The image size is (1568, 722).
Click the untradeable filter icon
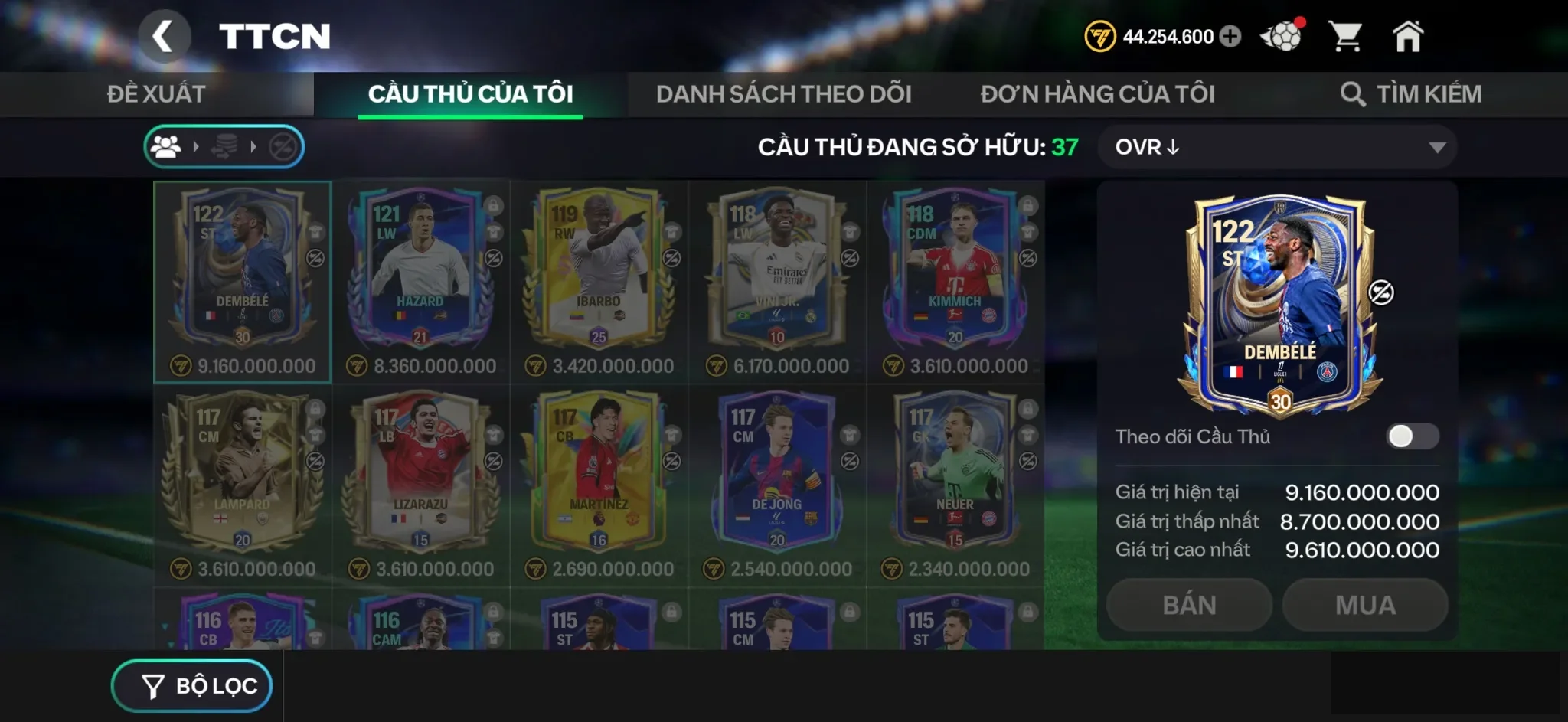pos(283,145)
